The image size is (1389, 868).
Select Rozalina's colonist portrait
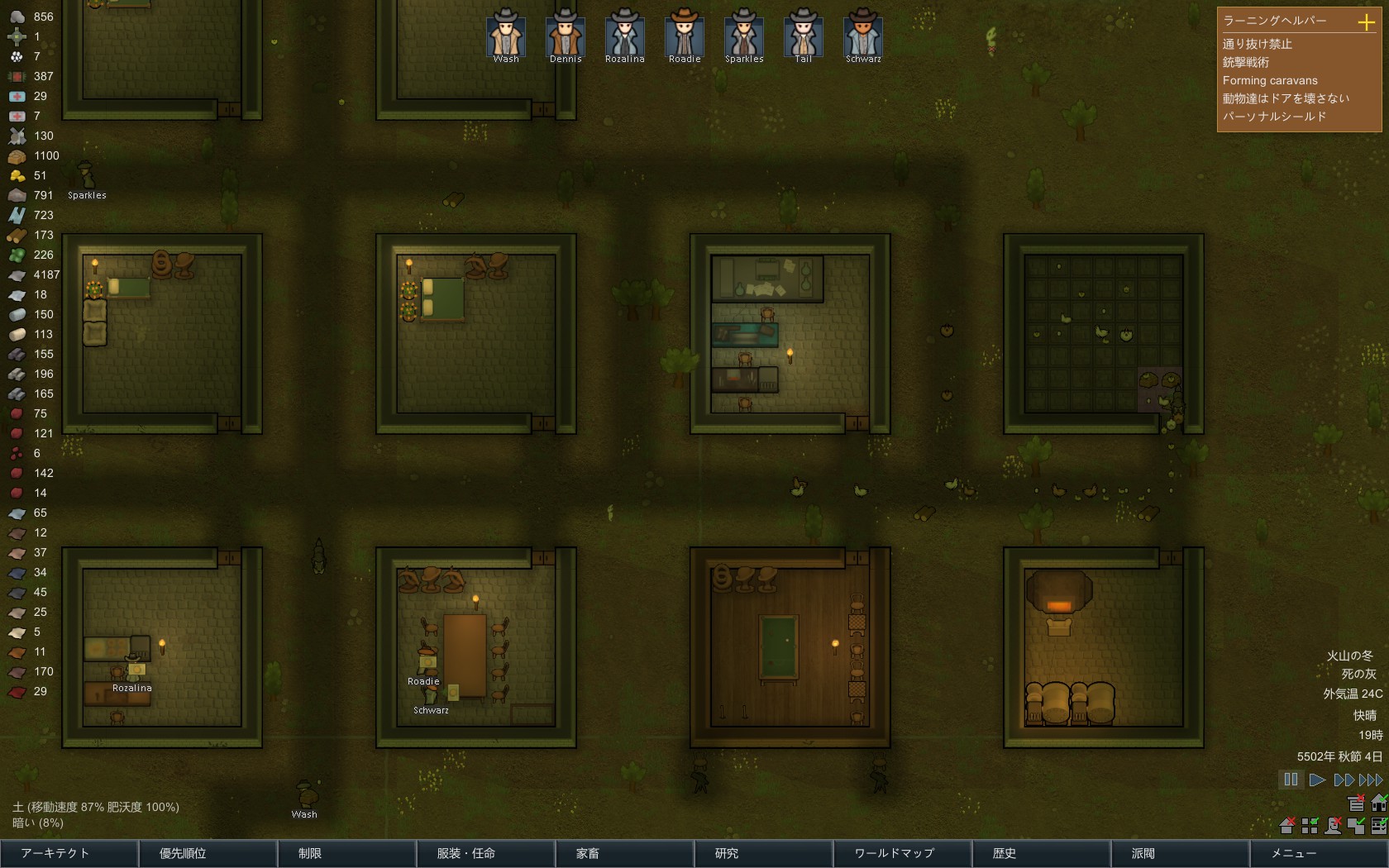pos(624,36)
